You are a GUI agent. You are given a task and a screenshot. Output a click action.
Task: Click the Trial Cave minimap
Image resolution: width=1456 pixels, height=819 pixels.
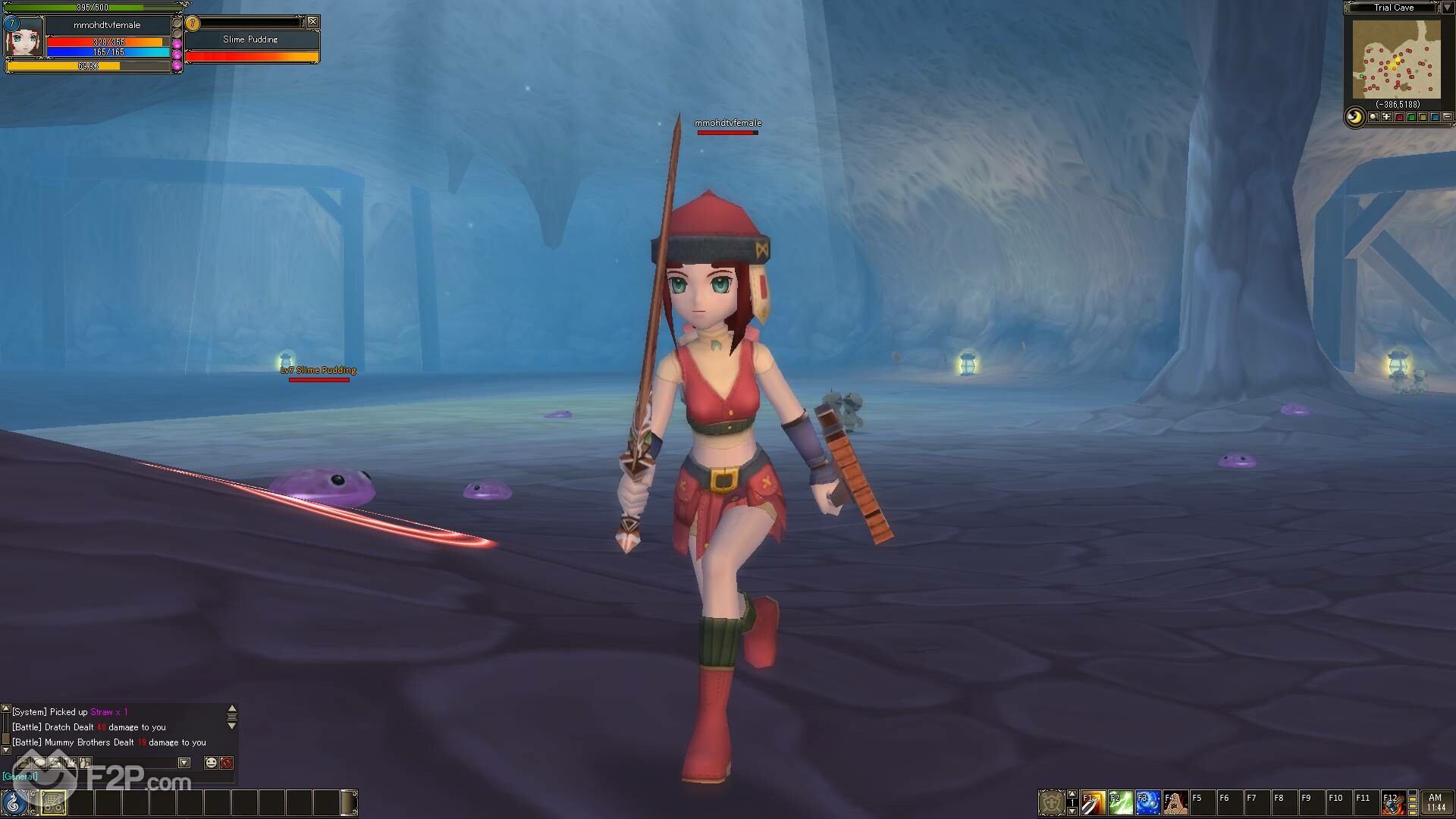1396,59
